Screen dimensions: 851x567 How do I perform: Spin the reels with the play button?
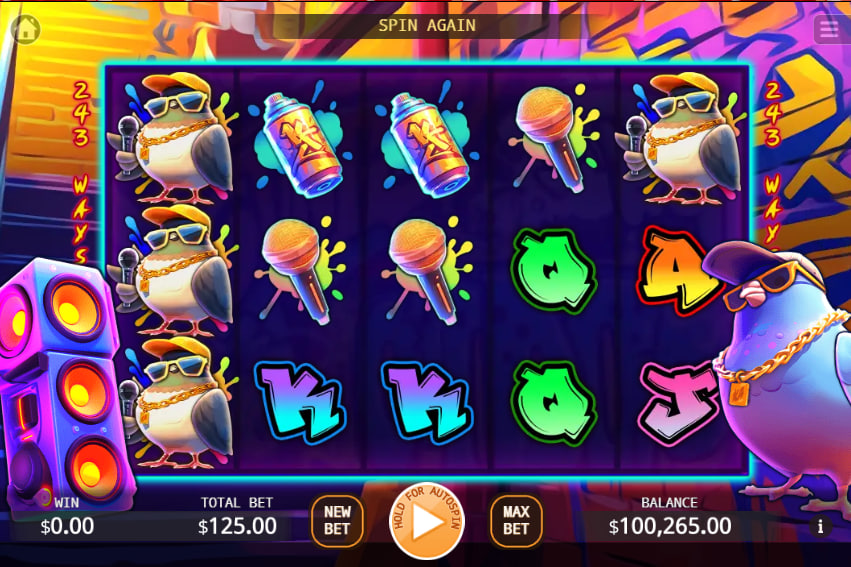pos(427,522)
